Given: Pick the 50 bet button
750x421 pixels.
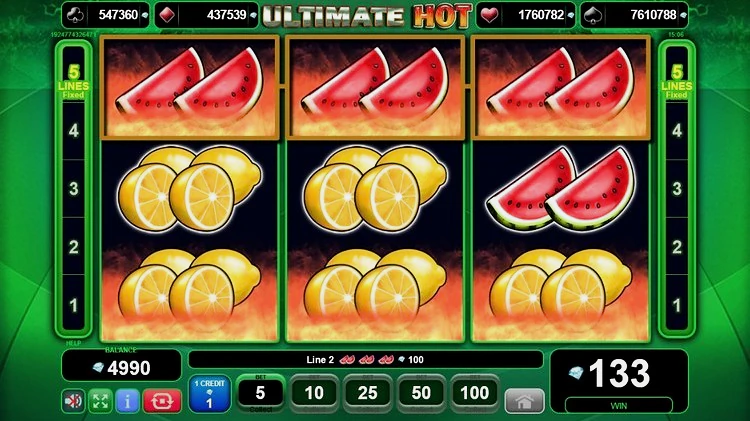Looking at the screenshot, I should coord(421,393).
